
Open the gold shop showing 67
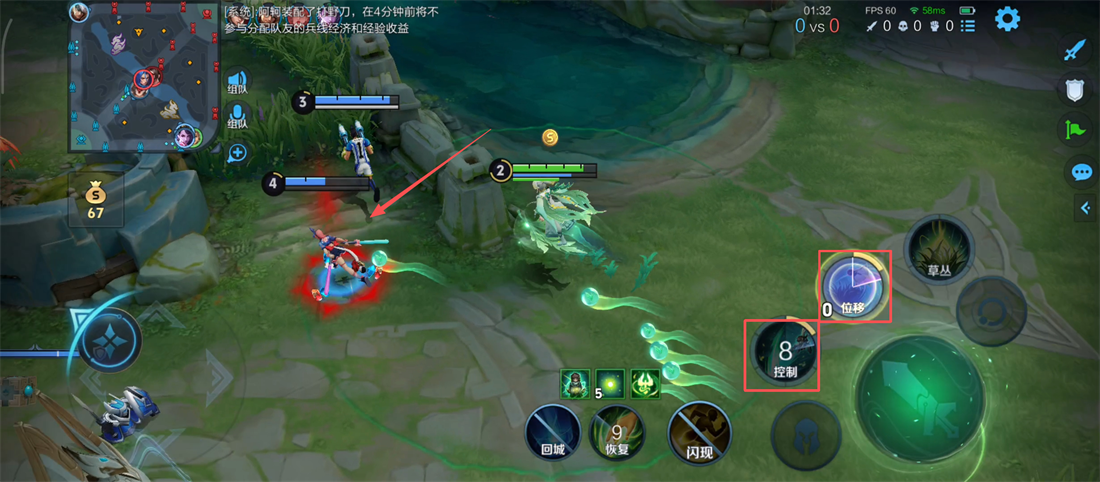(x=96, y=200)
